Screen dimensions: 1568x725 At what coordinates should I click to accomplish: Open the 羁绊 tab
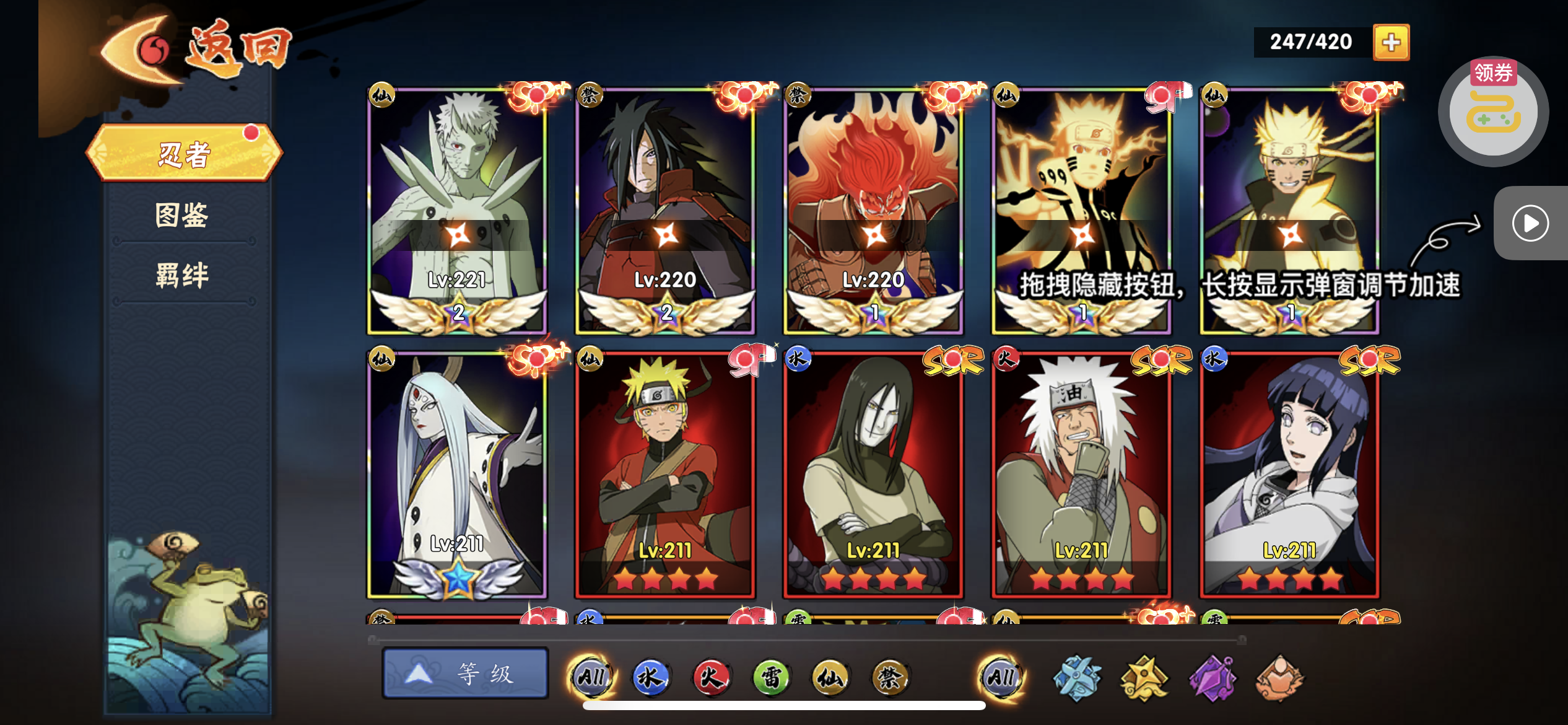181,275
